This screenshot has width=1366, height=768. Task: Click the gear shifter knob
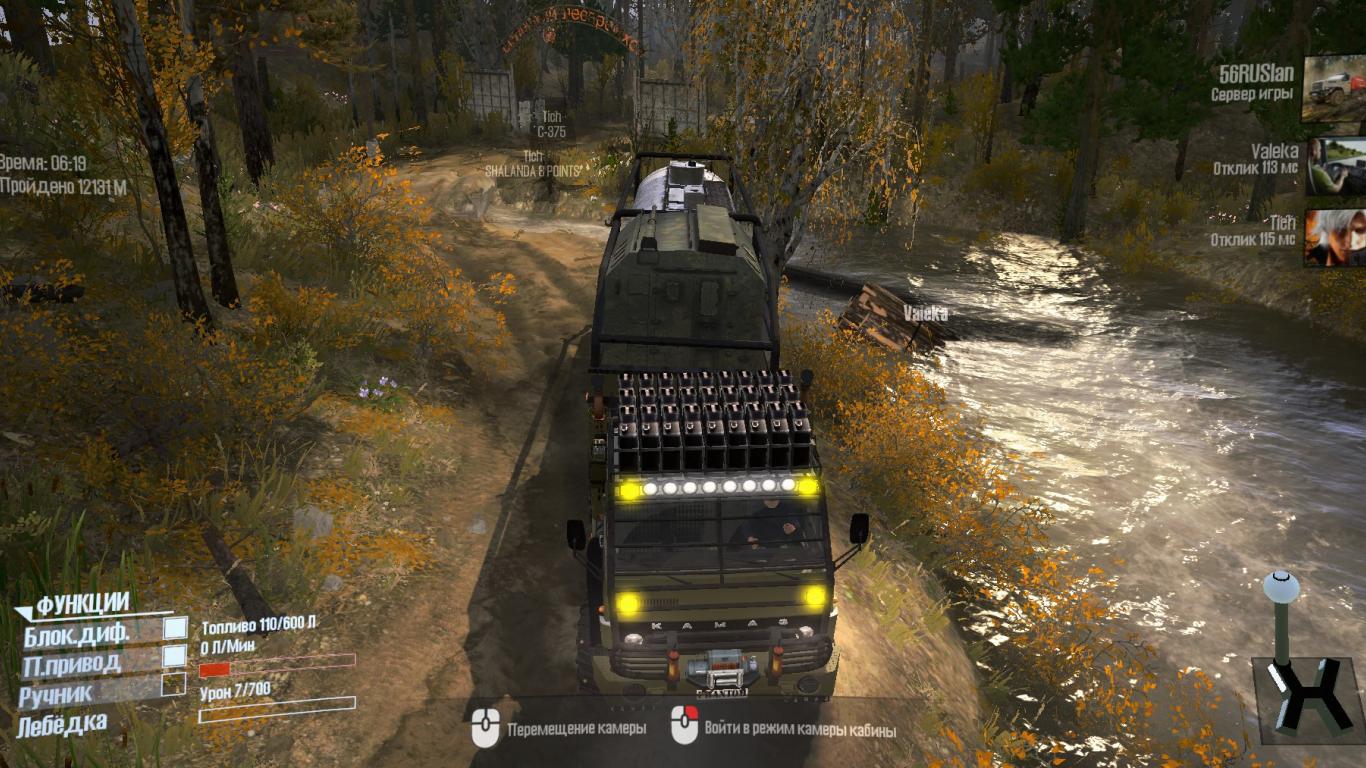[x=1281, y=587]
